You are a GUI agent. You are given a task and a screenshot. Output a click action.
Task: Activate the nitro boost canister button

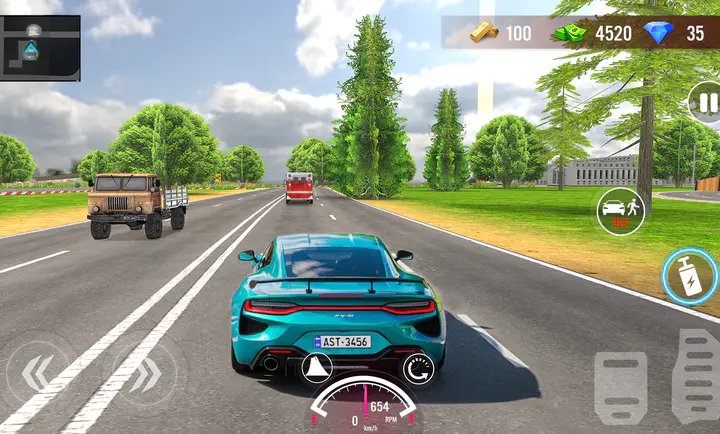(690, 277)
